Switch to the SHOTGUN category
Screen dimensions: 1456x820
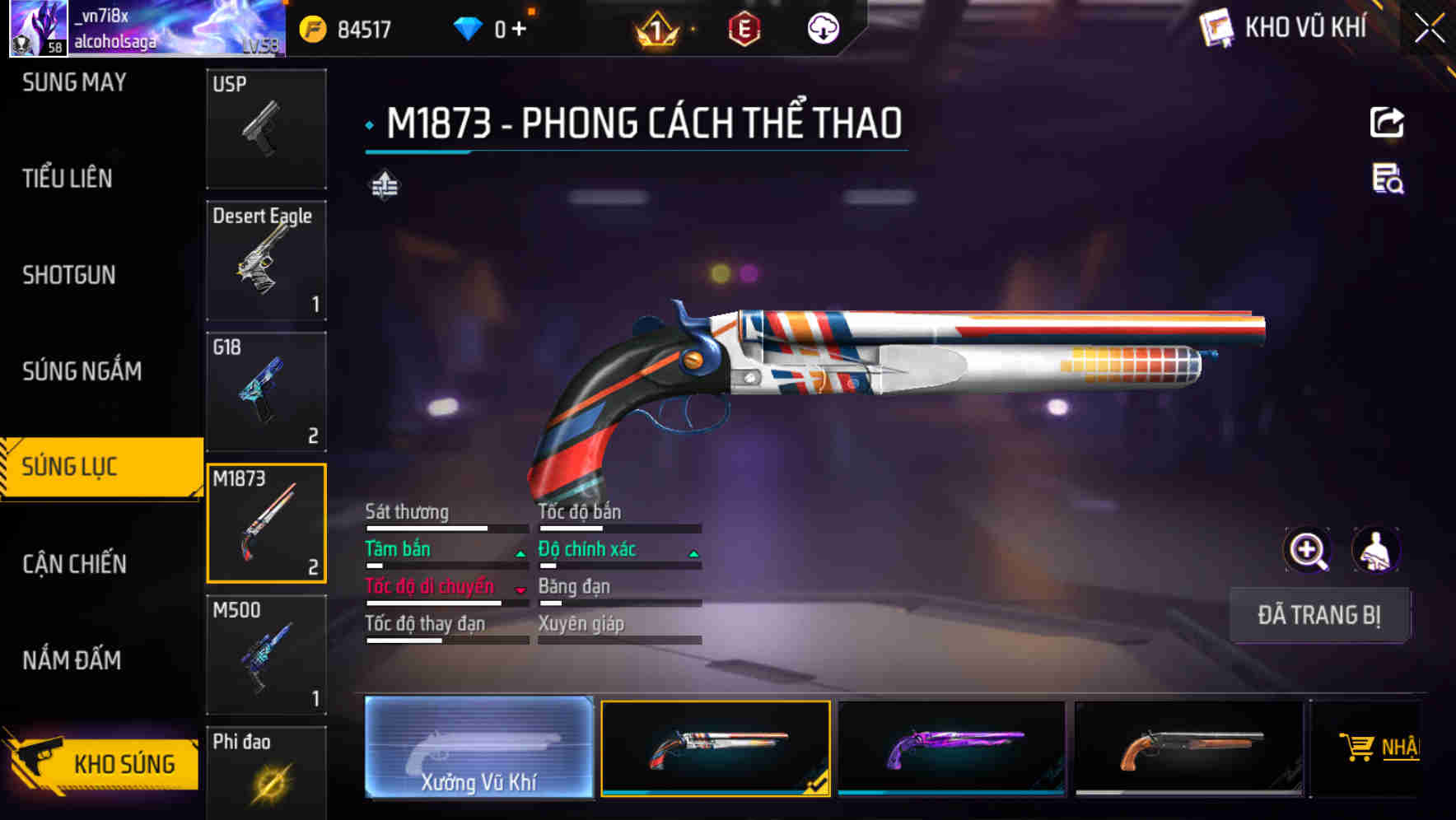[x=69, y=275]
